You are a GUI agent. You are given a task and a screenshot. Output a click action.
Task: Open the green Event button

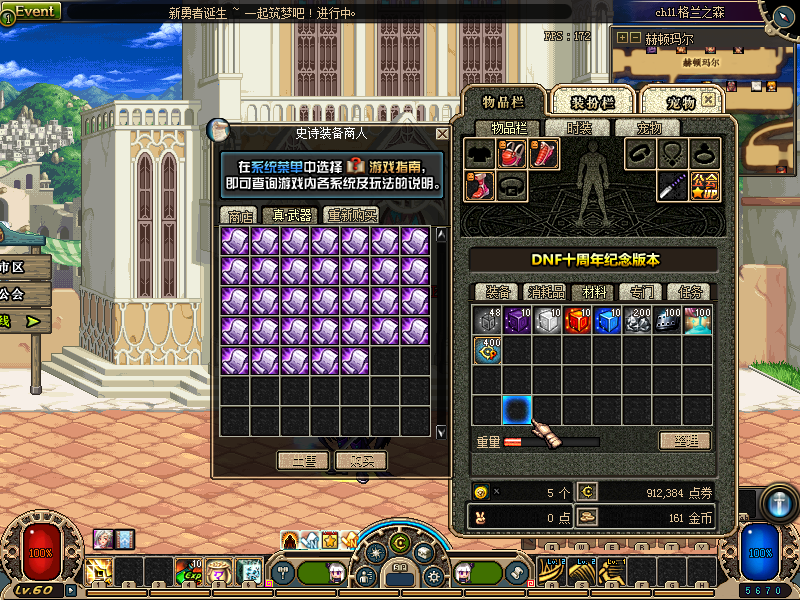(34, 11)
